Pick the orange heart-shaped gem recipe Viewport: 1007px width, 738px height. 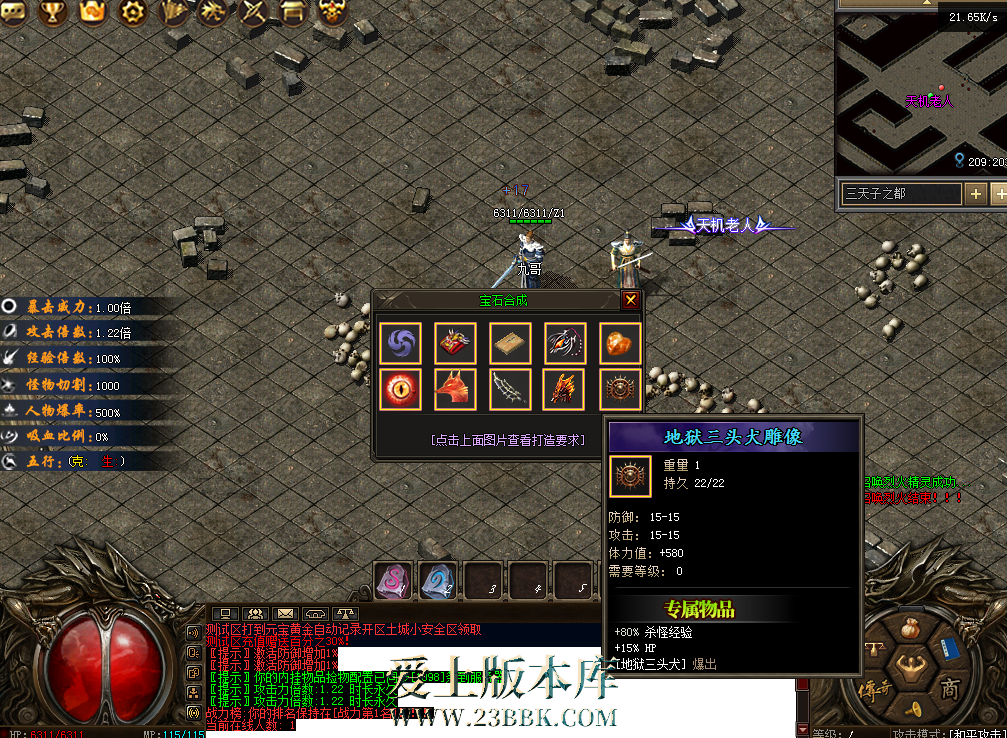[x=620, y=343]
